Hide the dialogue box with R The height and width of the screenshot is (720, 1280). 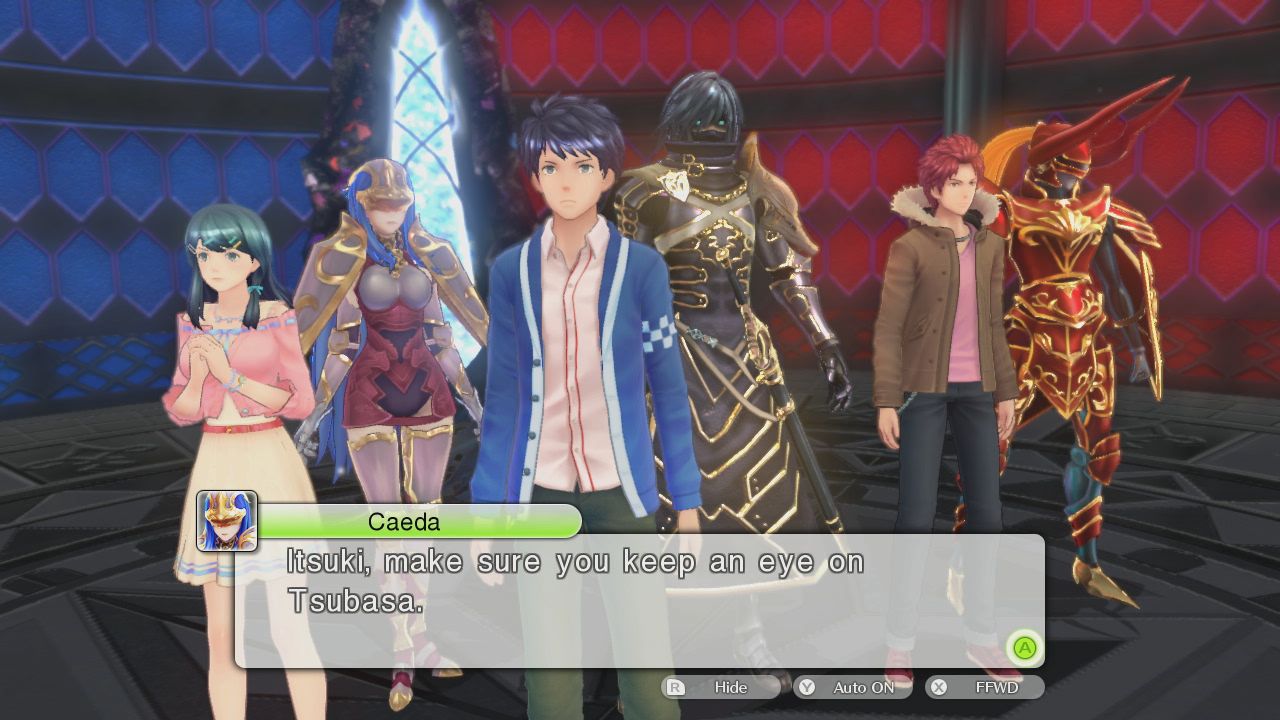coord(733,687)
